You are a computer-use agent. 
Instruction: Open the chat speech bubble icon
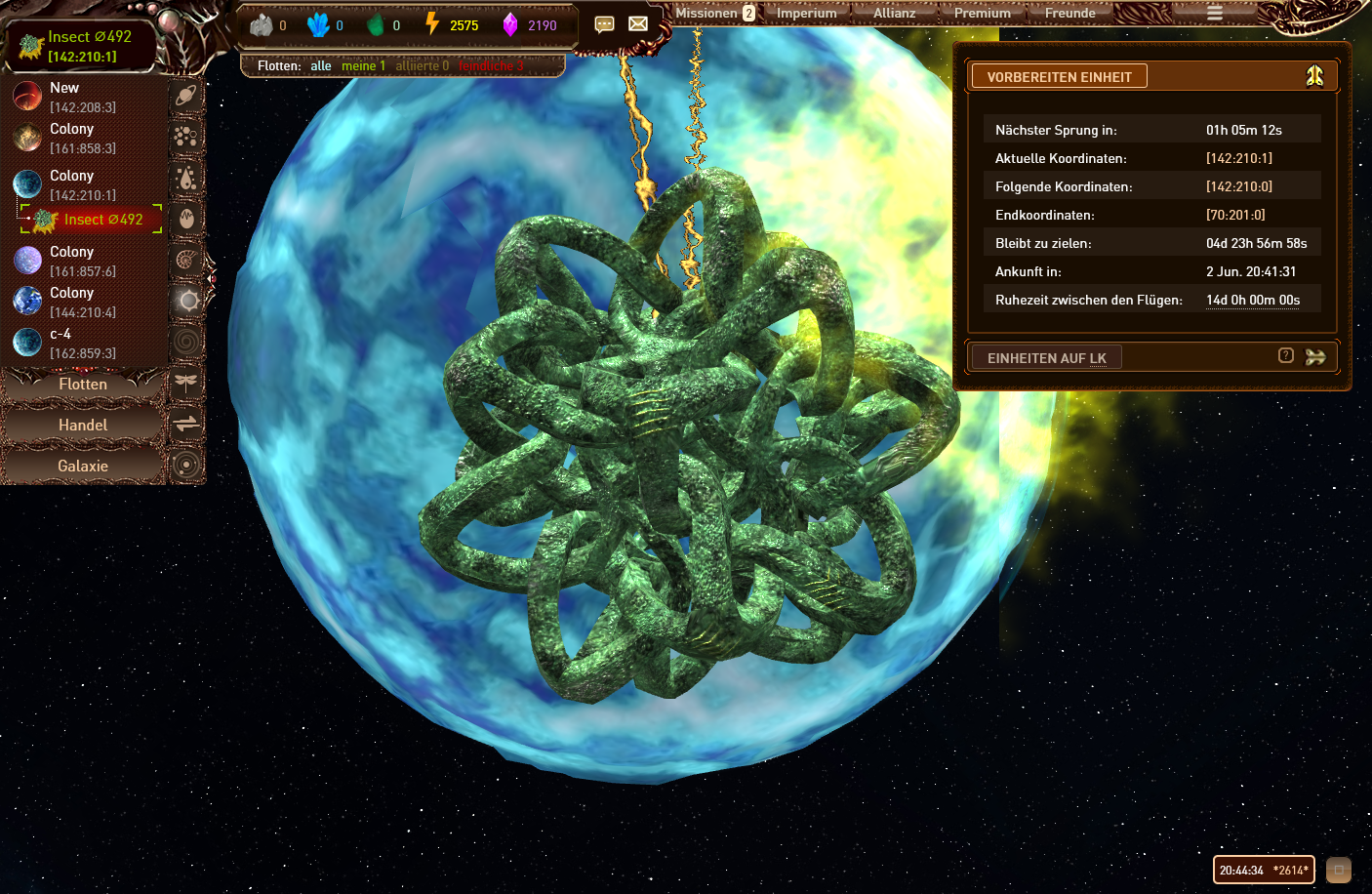coord(604,24)
